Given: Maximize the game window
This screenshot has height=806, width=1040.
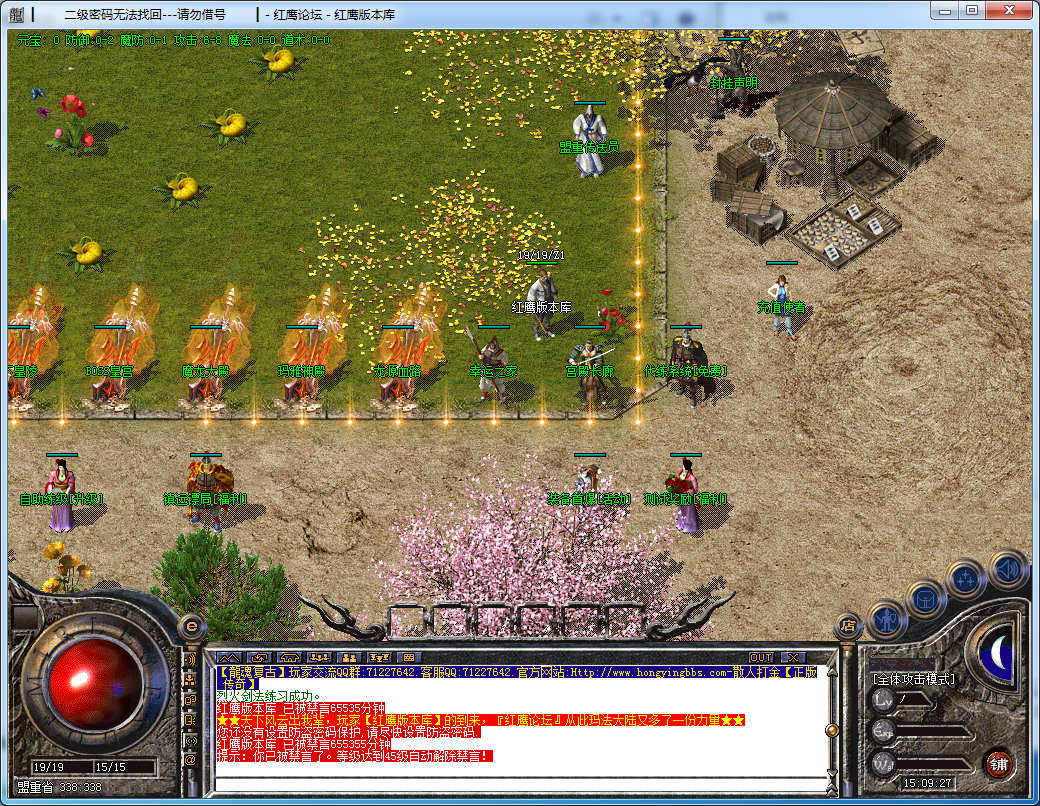Looking at the screenshot, I should pyautogui.click(x=972, y=9).
